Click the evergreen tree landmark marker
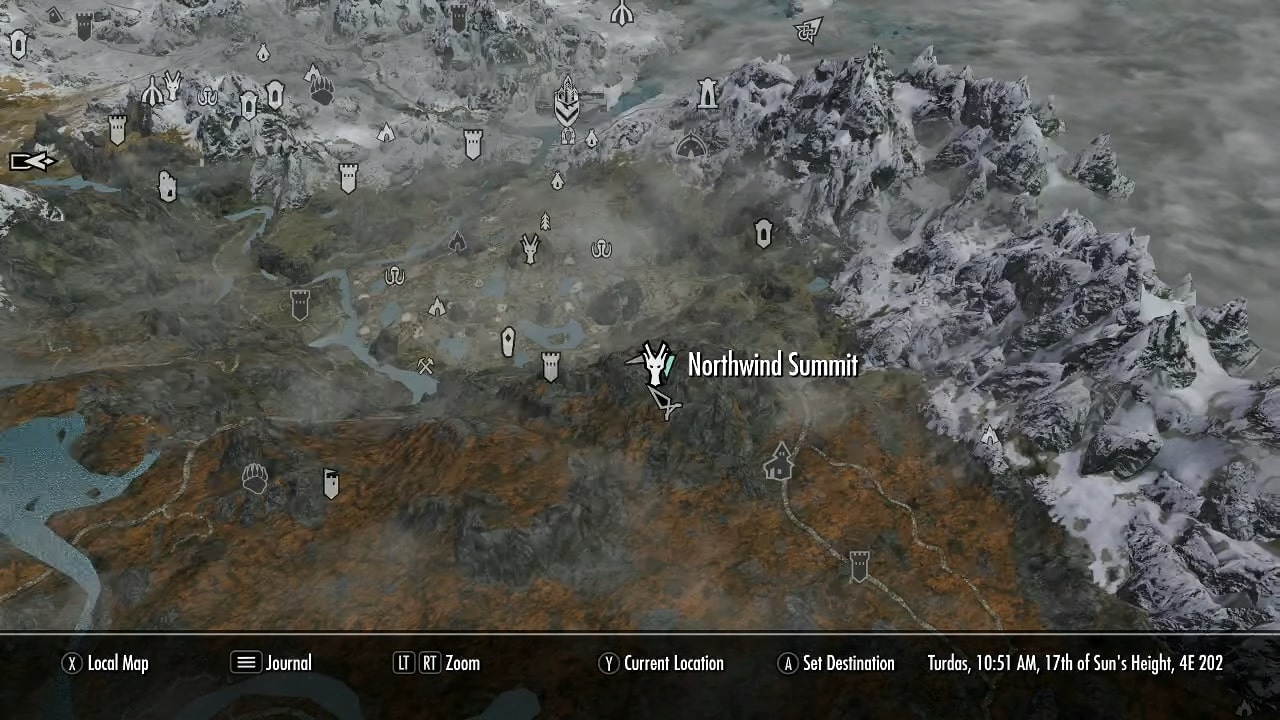Image resolution: width=1280 pixels, height=720 pixels. coord(545,222)
